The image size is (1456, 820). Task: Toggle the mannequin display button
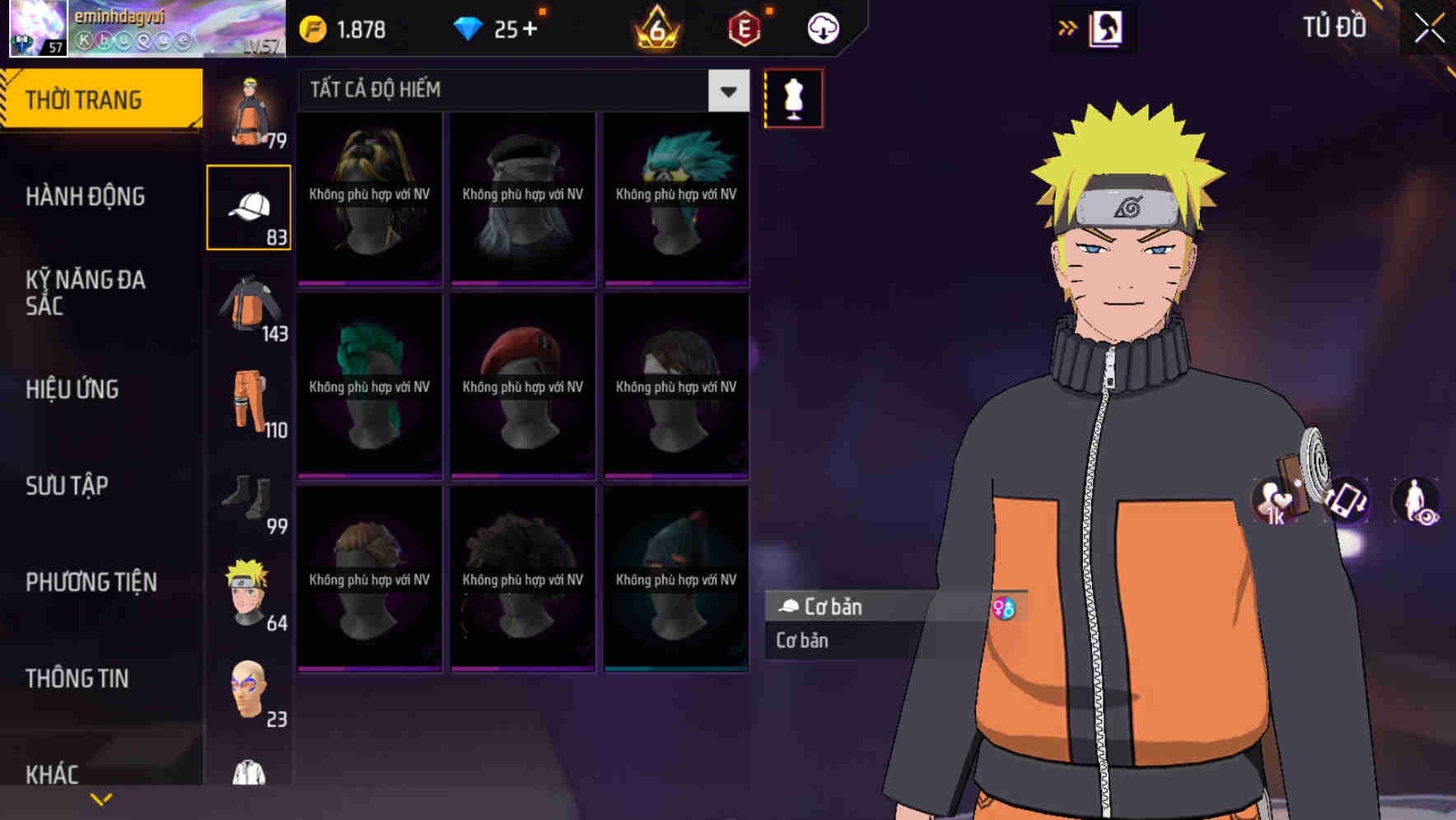pyautogui.click(x=793, y=97)
